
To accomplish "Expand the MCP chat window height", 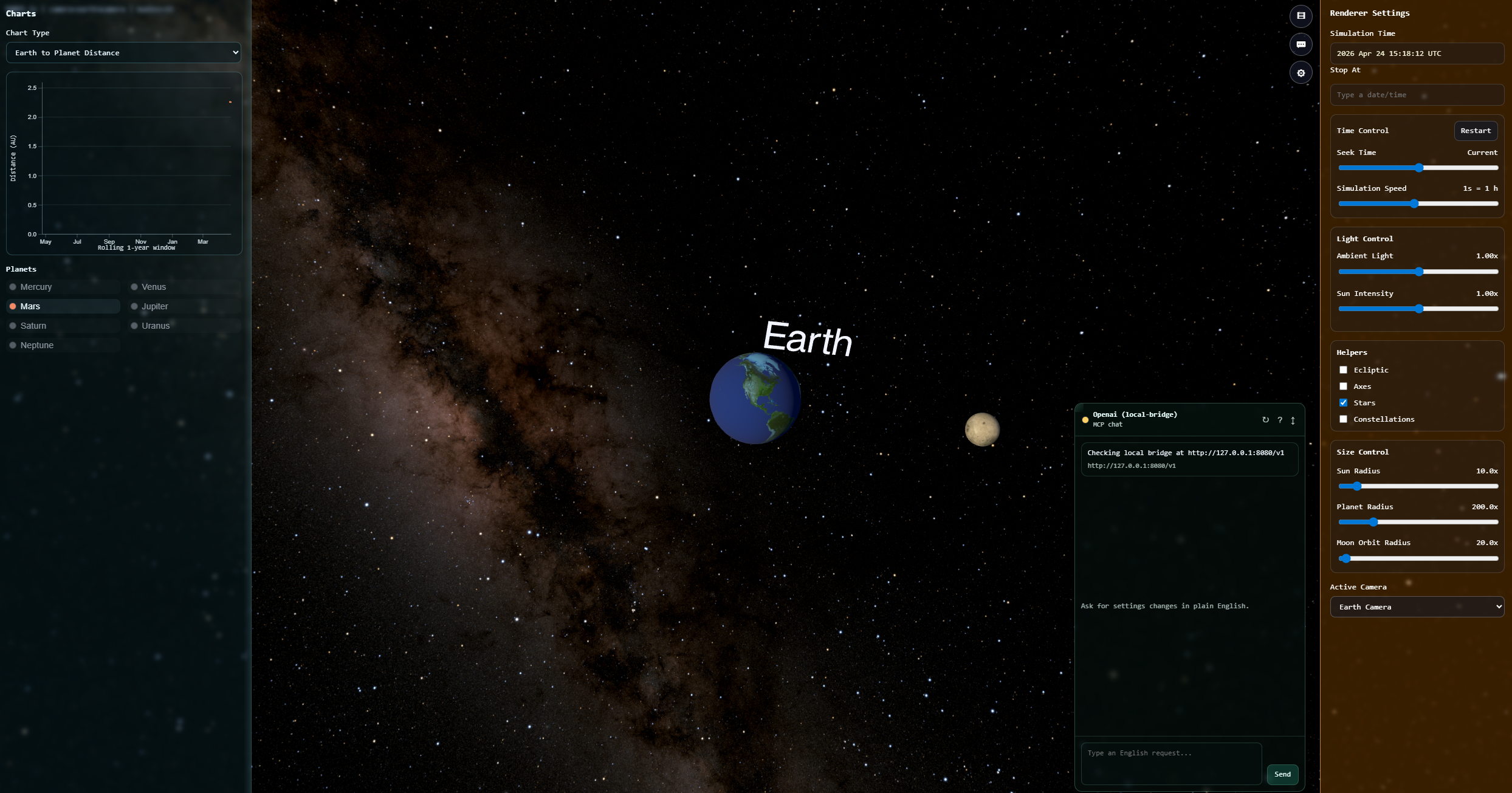I will click(x=1293, y=420).
